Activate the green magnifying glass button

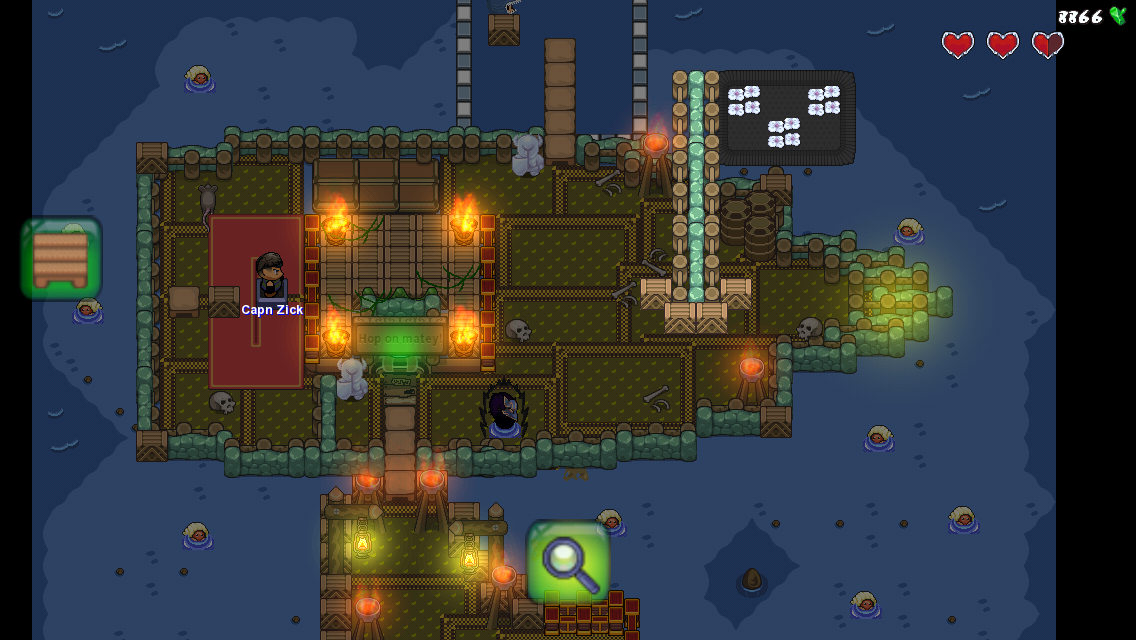point(567,562)
